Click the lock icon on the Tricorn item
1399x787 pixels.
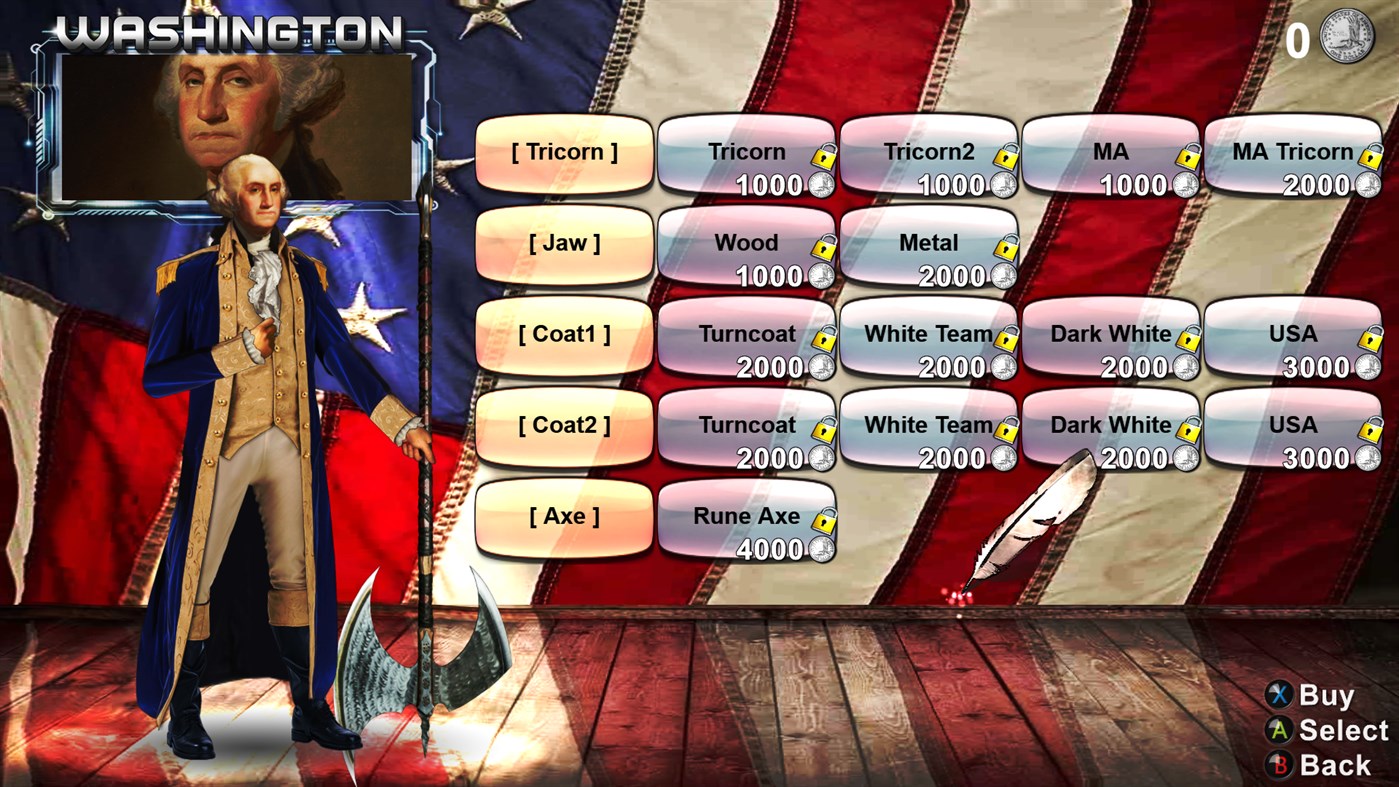pyautogui.click(x=825, y=157)
